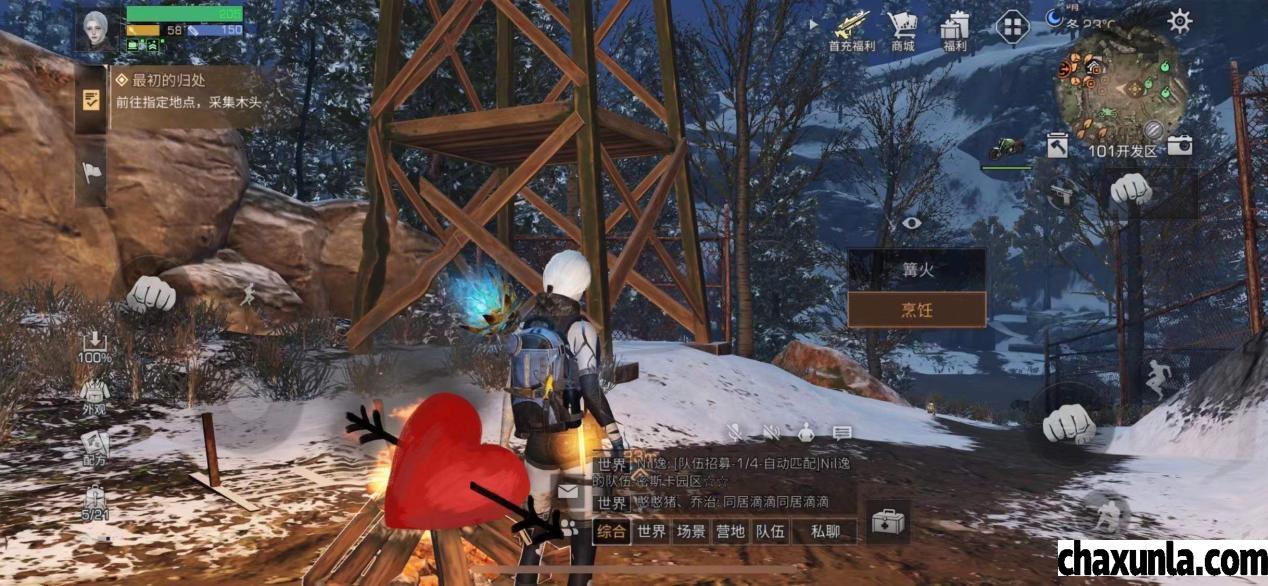Switch to the 队伍 team chat tab
Viewport: 1268px width, 586px height.
[x=770, y=531]
